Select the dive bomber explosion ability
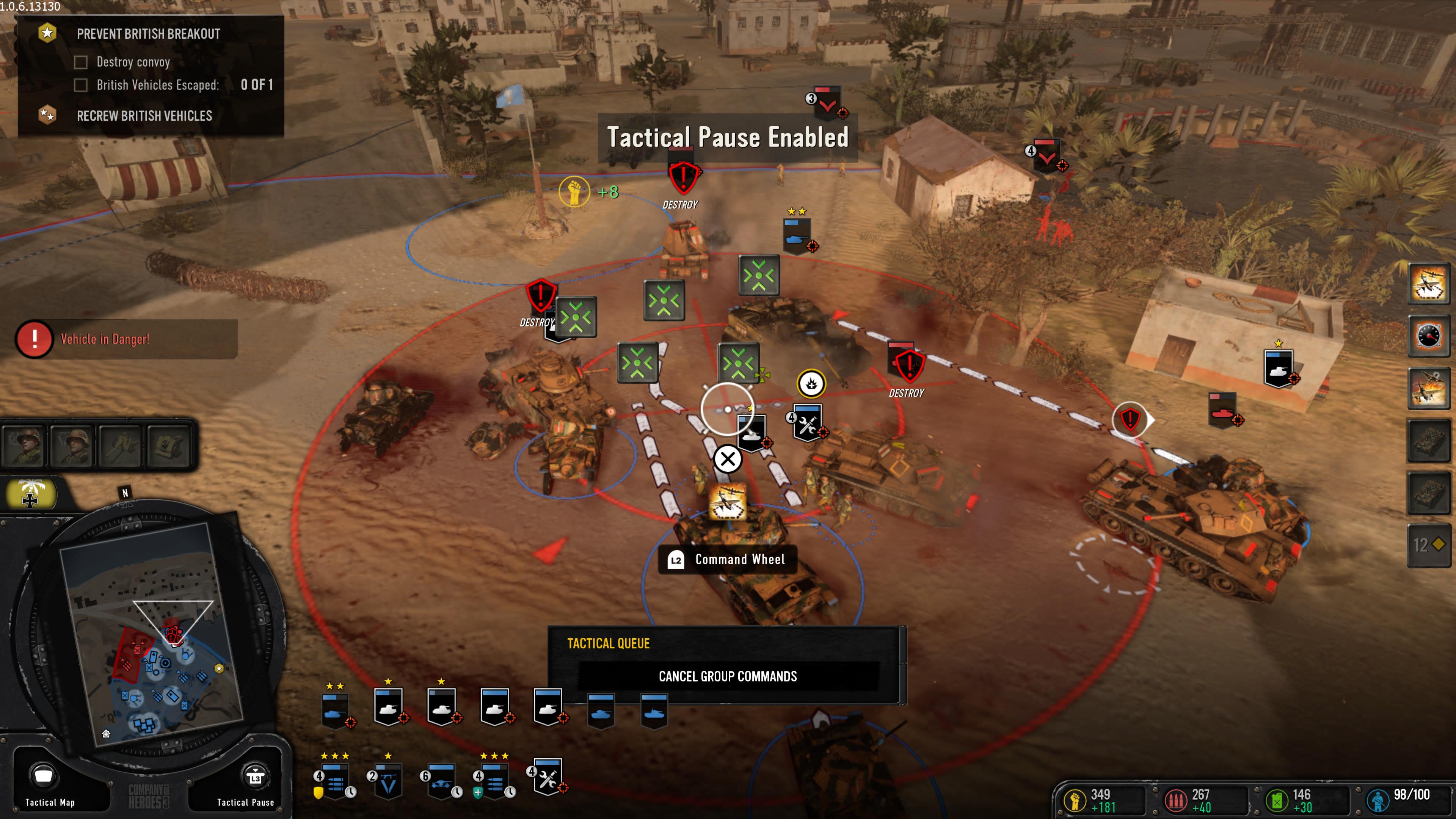 click(1428, 388)
